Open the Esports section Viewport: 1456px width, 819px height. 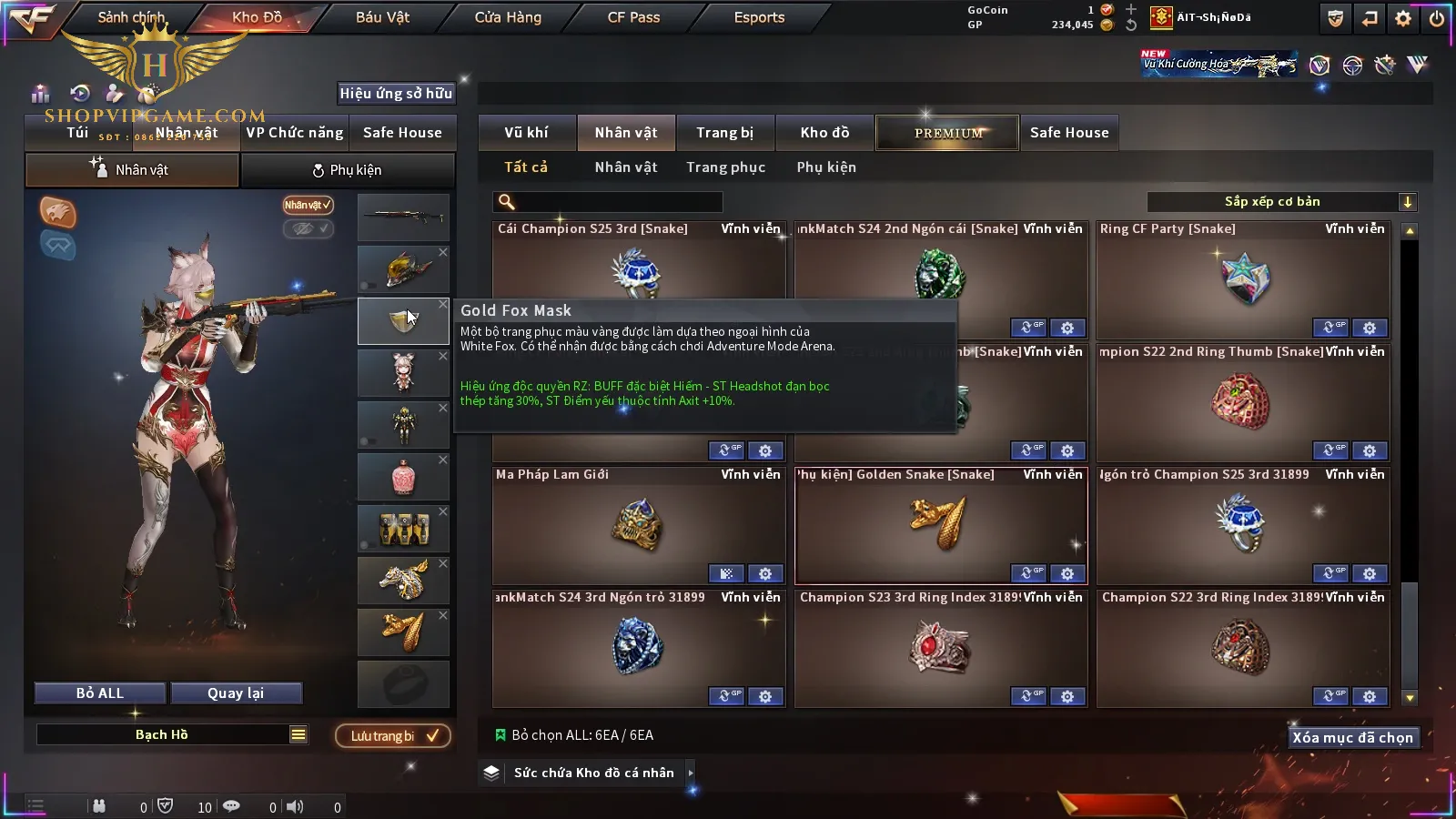pyautogui.click(x=759, y=17)
